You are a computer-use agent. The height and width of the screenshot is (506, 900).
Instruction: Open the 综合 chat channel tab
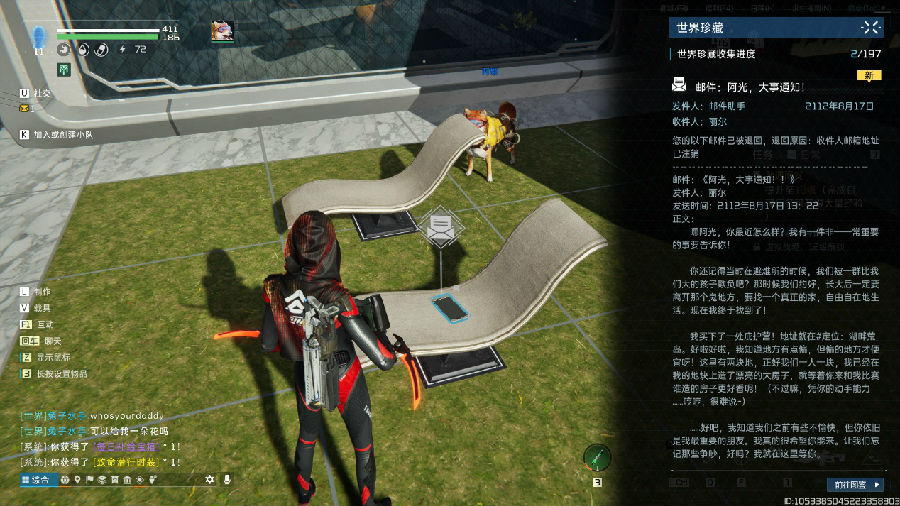36,481
